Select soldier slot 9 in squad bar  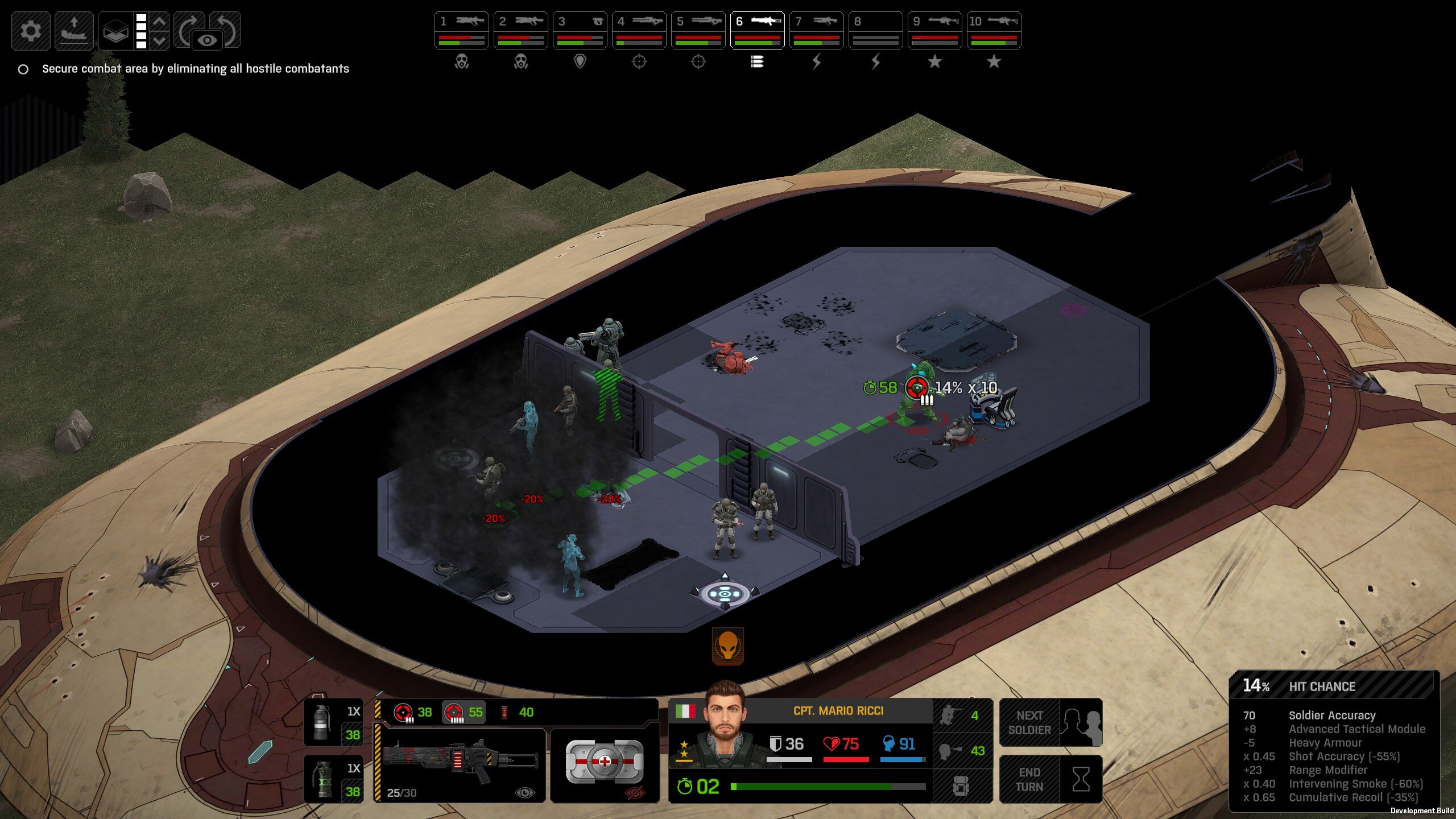934,30
